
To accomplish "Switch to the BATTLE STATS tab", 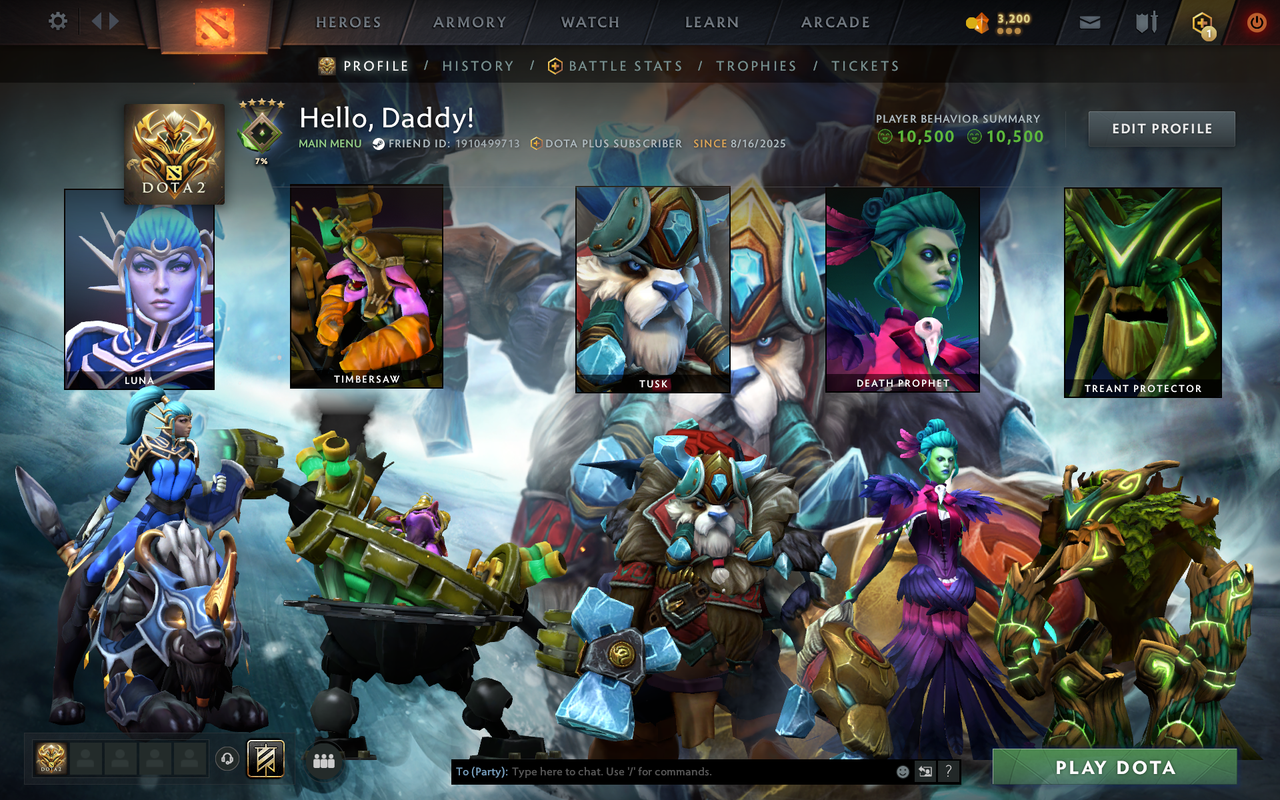I will coord(625,66).
